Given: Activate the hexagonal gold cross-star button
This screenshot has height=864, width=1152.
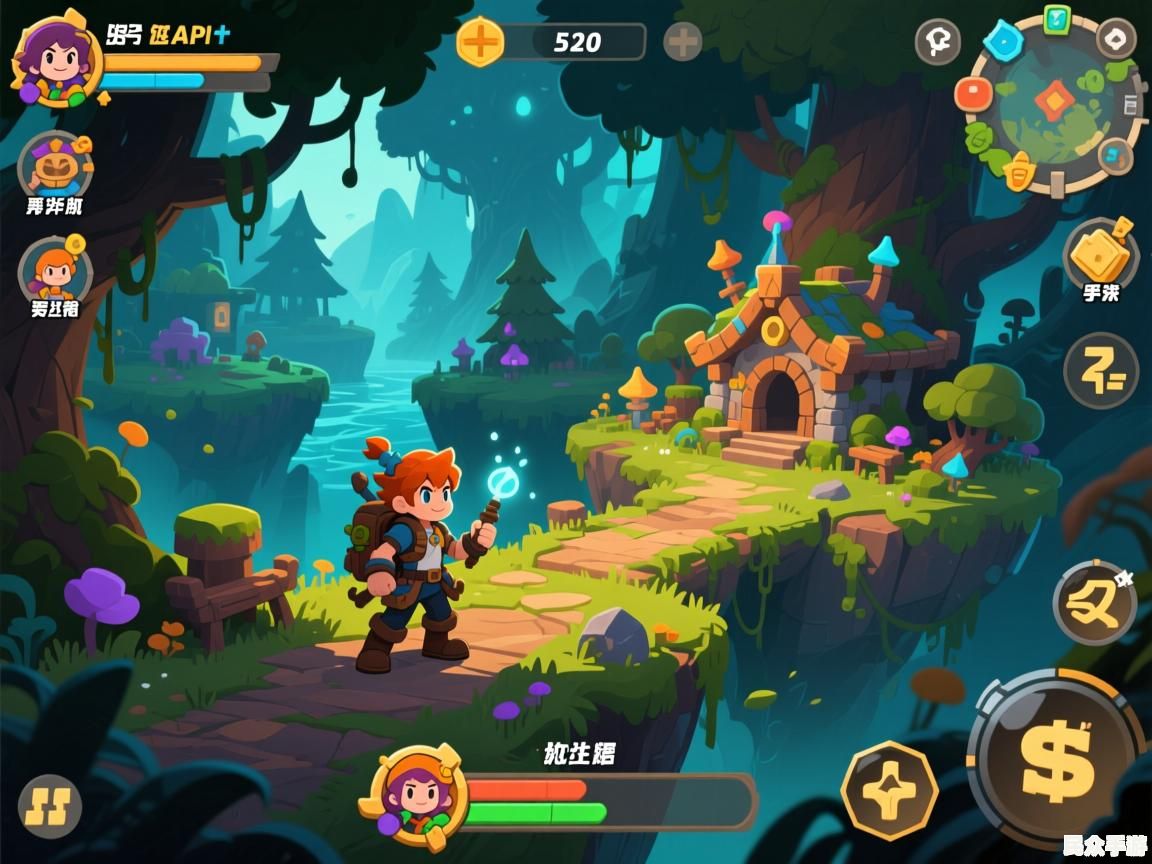Looking at the screenshot, I should [x=889, y=791].
